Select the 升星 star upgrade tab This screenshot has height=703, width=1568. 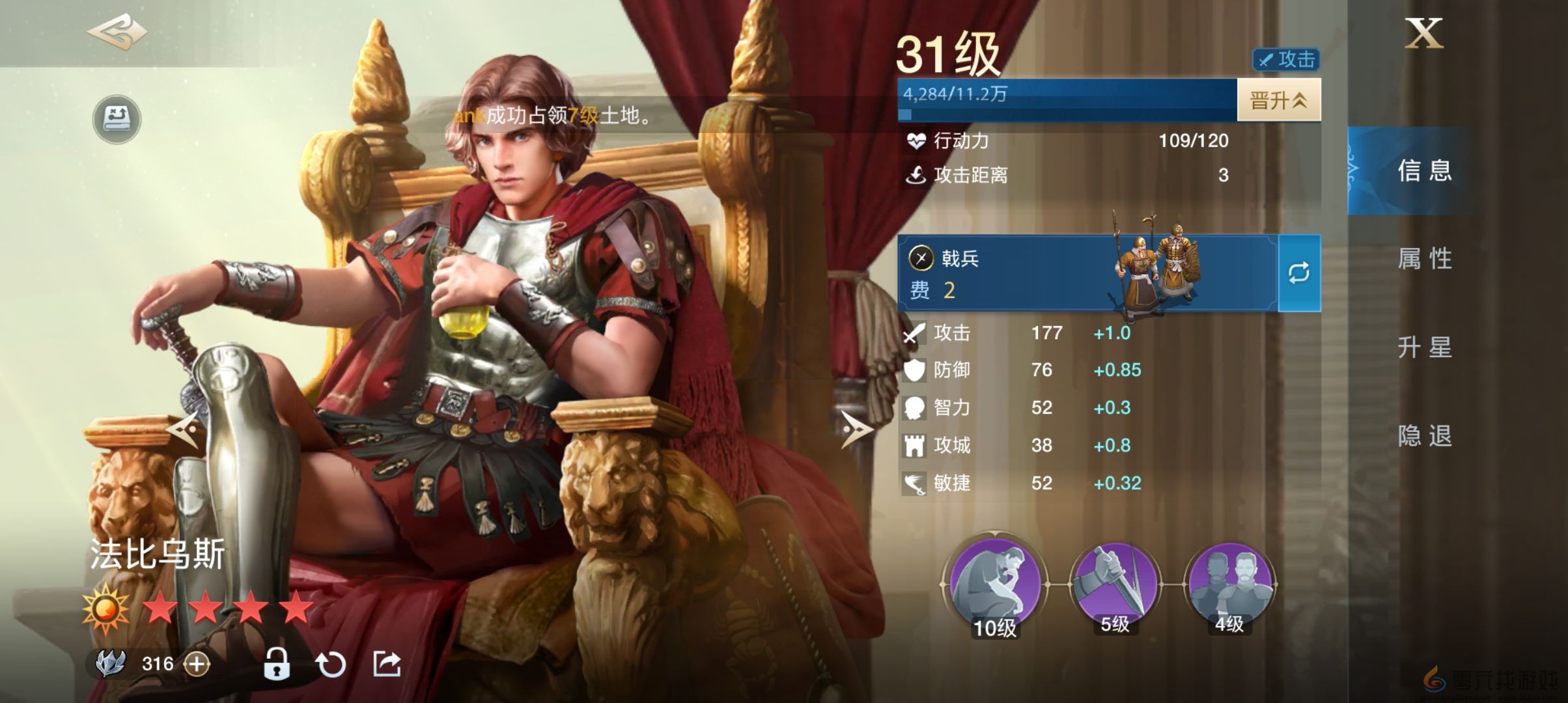[1424, 348]
